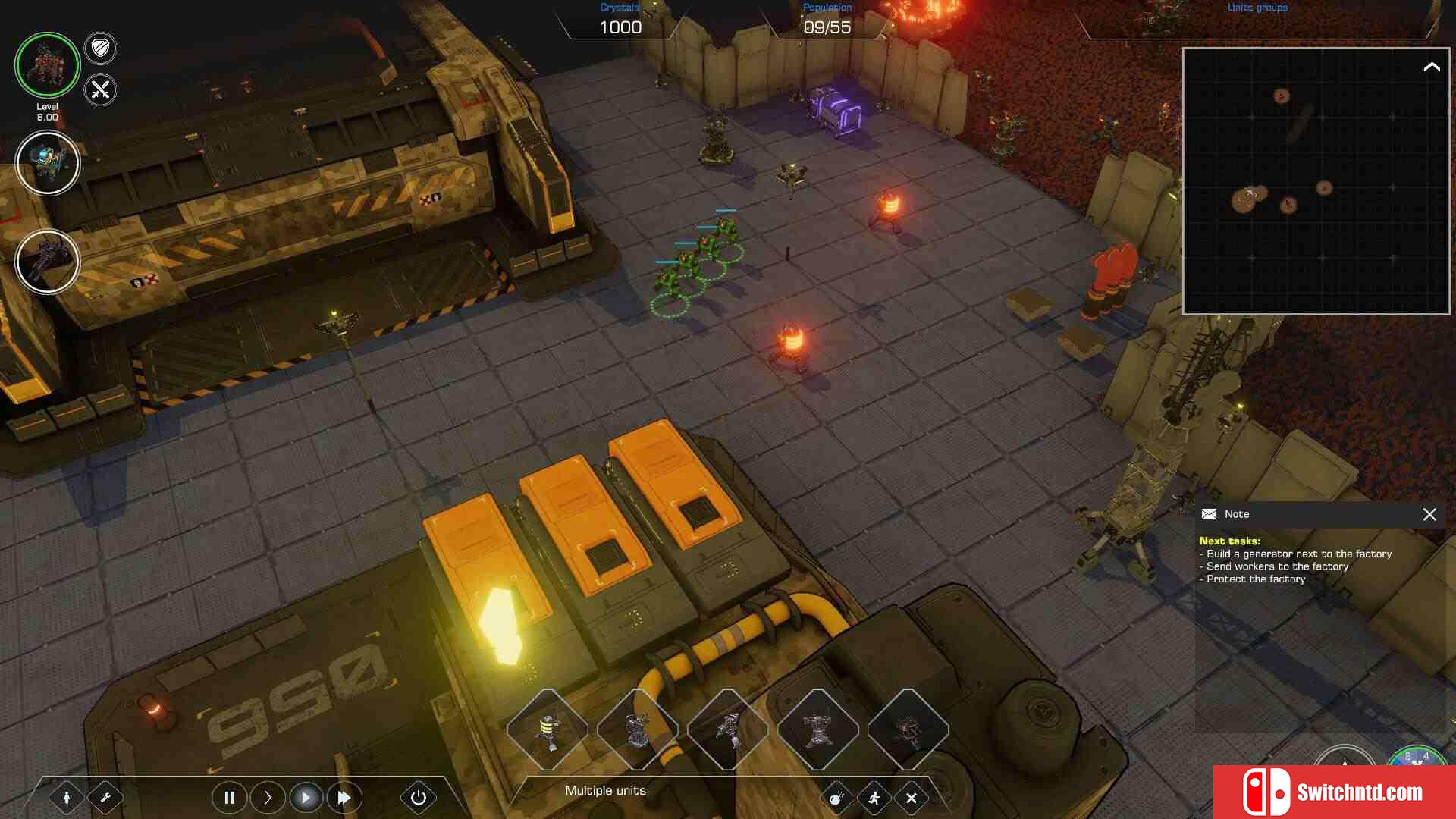This screenshot has height=819, width=1456.
Task: Activate the crossed swords attack icon
Action: (100, 90)
